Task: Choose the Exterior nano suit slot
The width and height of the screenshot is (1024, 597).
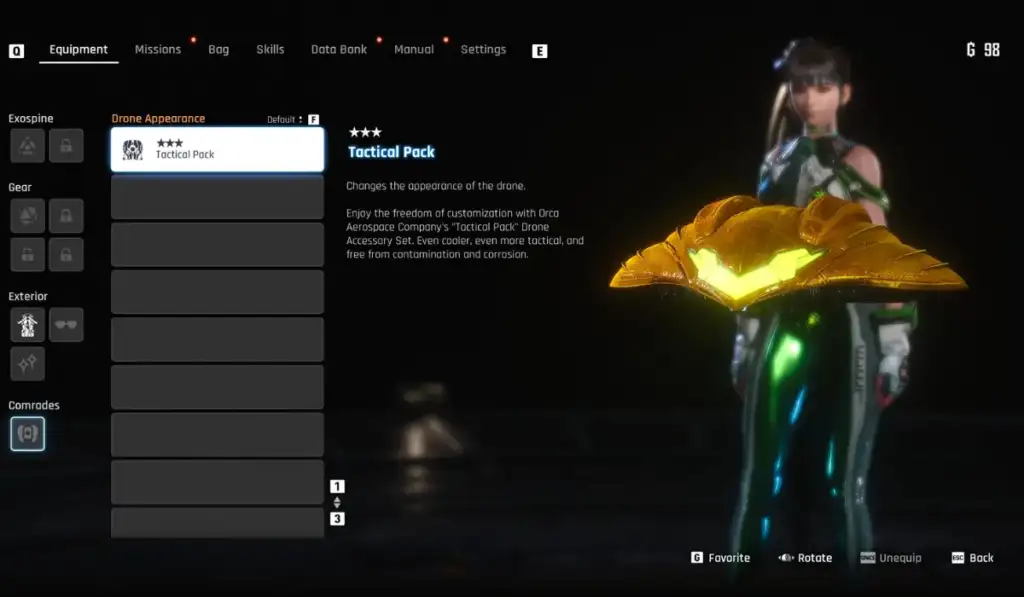Action: coord(27,325)
